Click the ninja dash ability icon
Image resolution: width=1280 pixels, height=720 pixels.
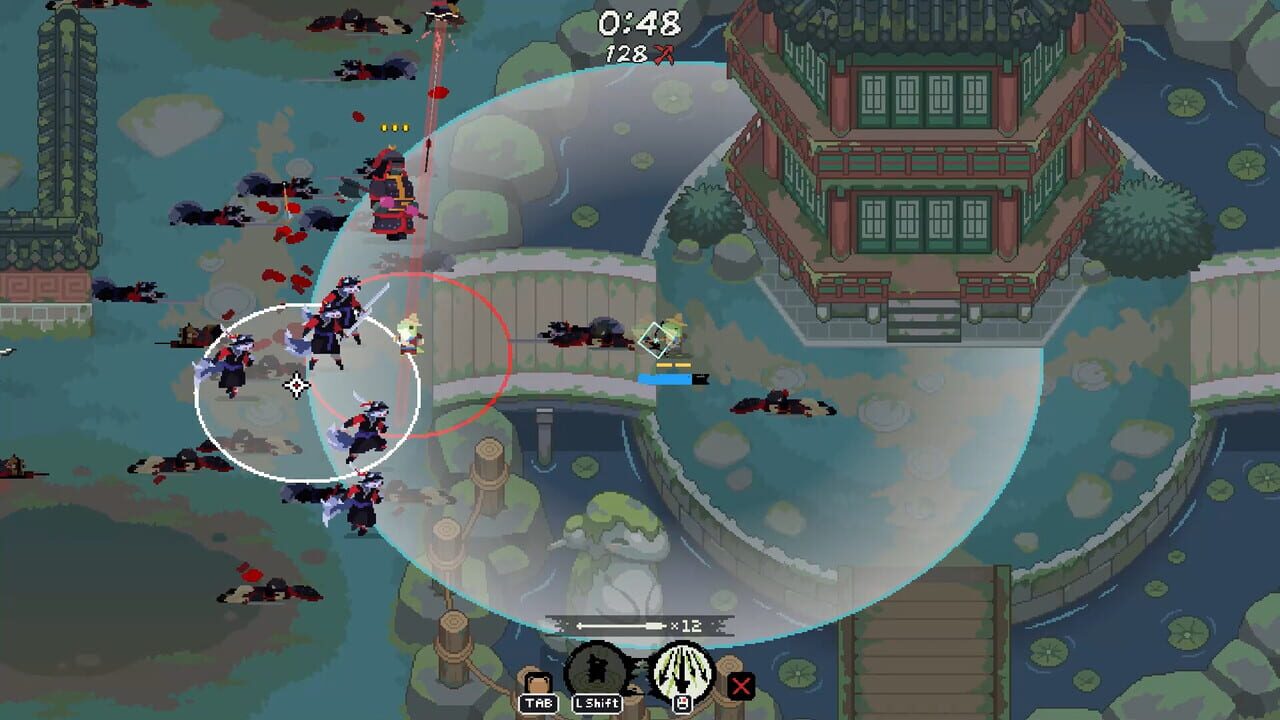click(596, 668)
